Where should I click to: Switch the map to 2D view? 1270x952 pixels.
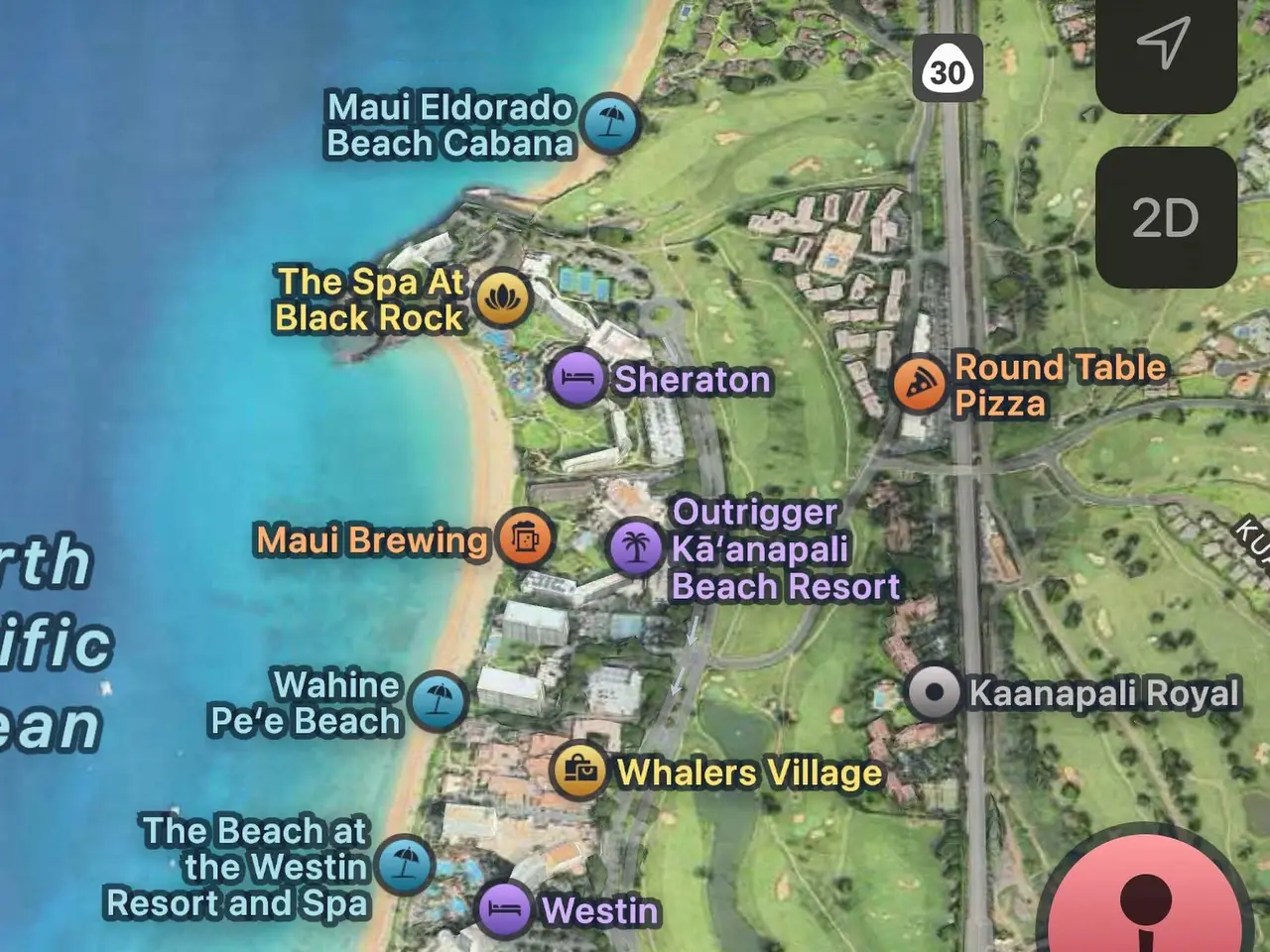tap(1165, 218)
